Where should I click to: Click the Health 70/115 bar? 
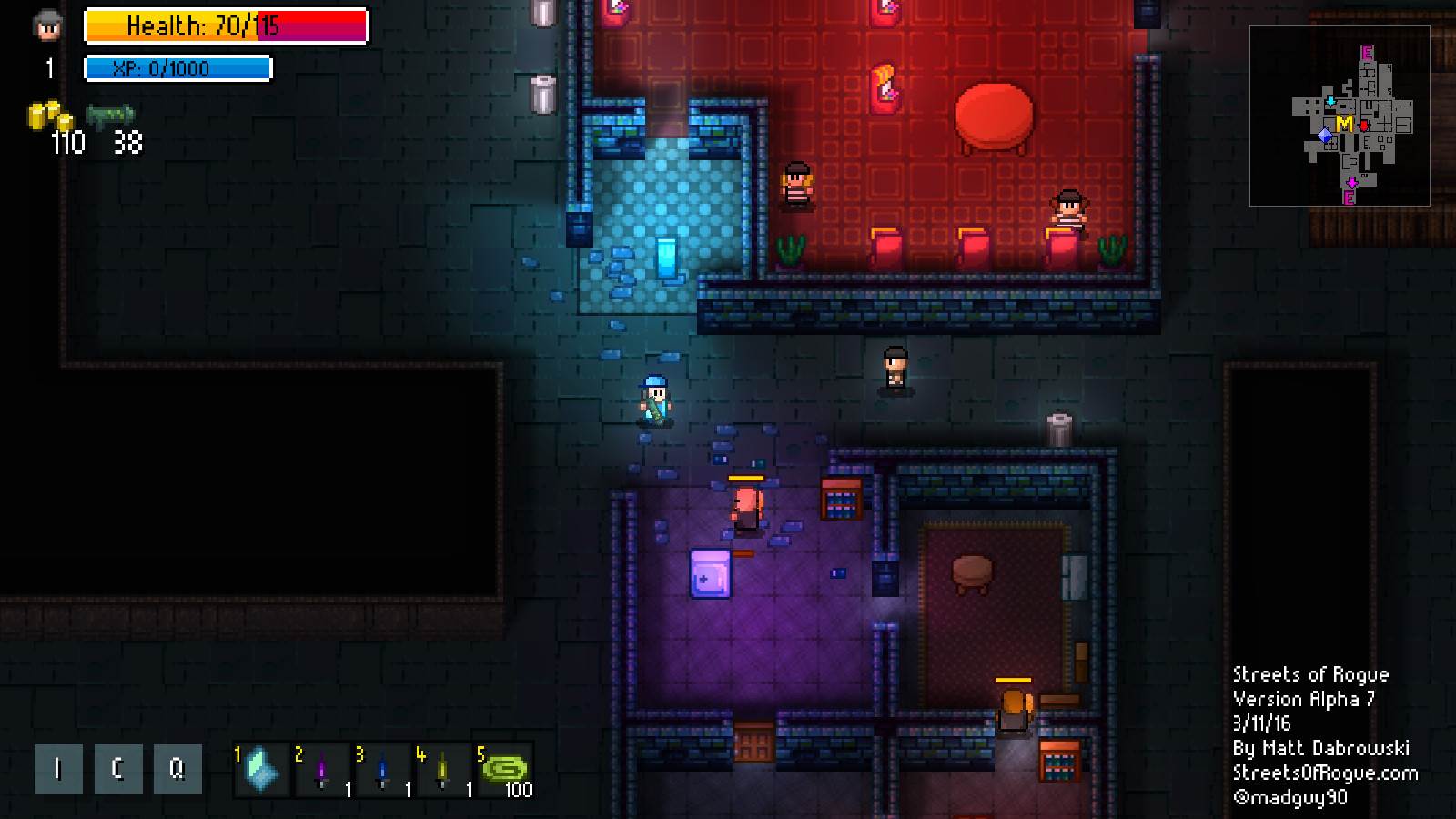click(225, 27)
